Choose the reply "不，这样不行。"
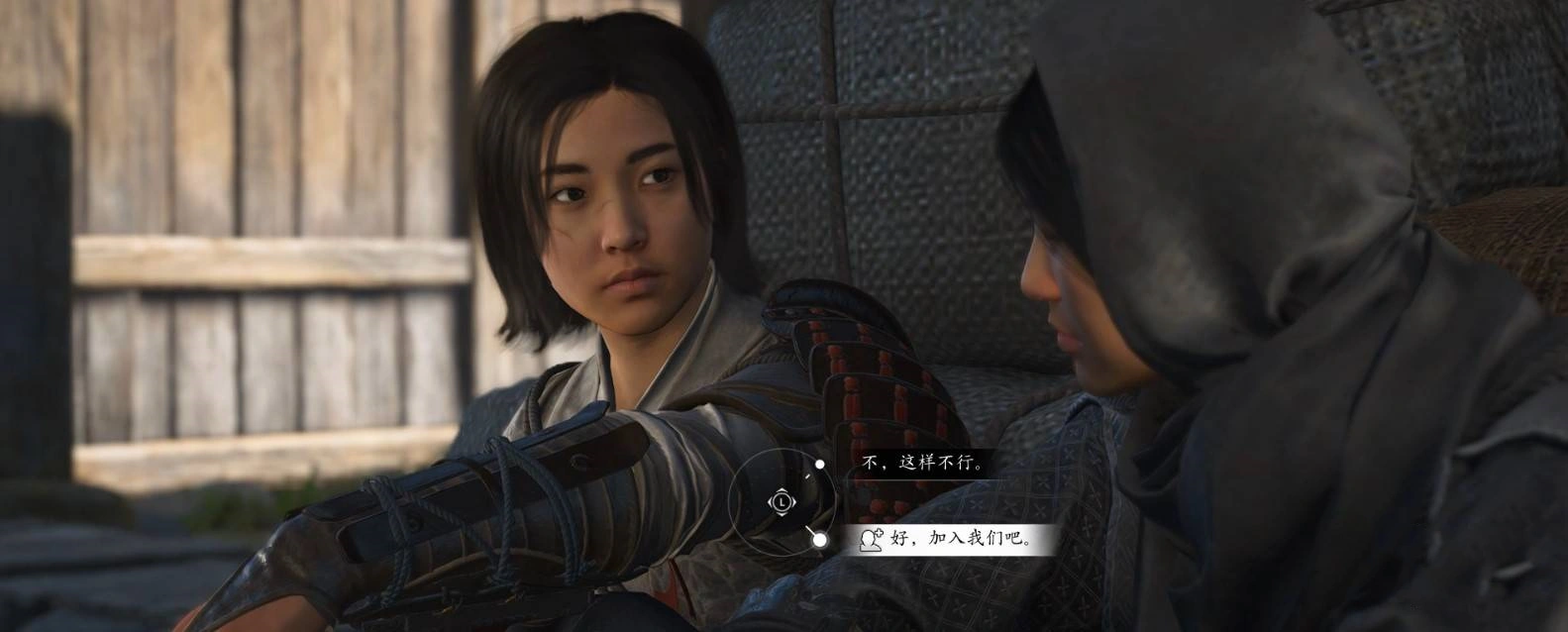 click(x=923, y=463)
